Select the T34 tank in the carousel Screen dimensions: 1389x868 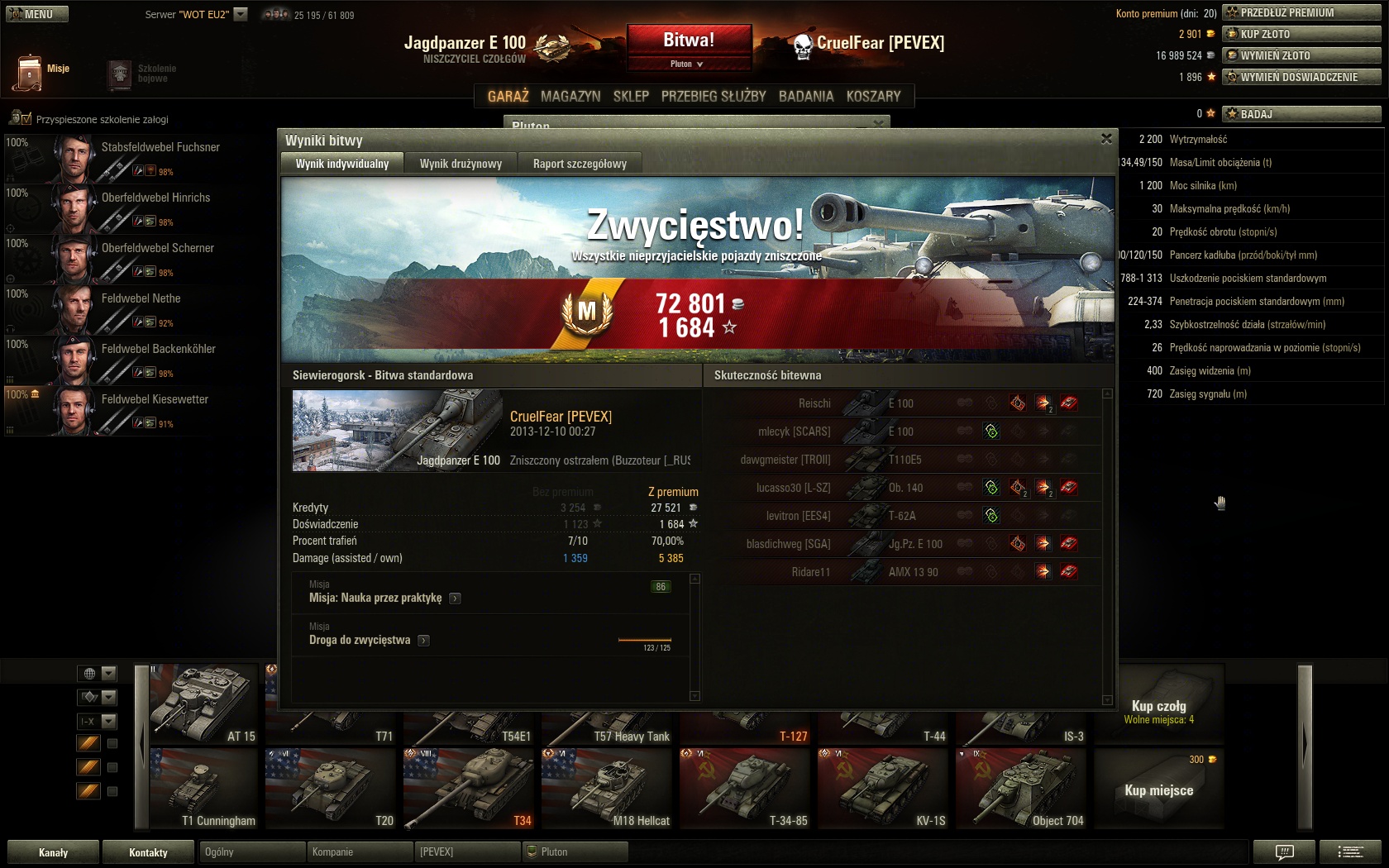pyautogui.click(x=469, y=789)
